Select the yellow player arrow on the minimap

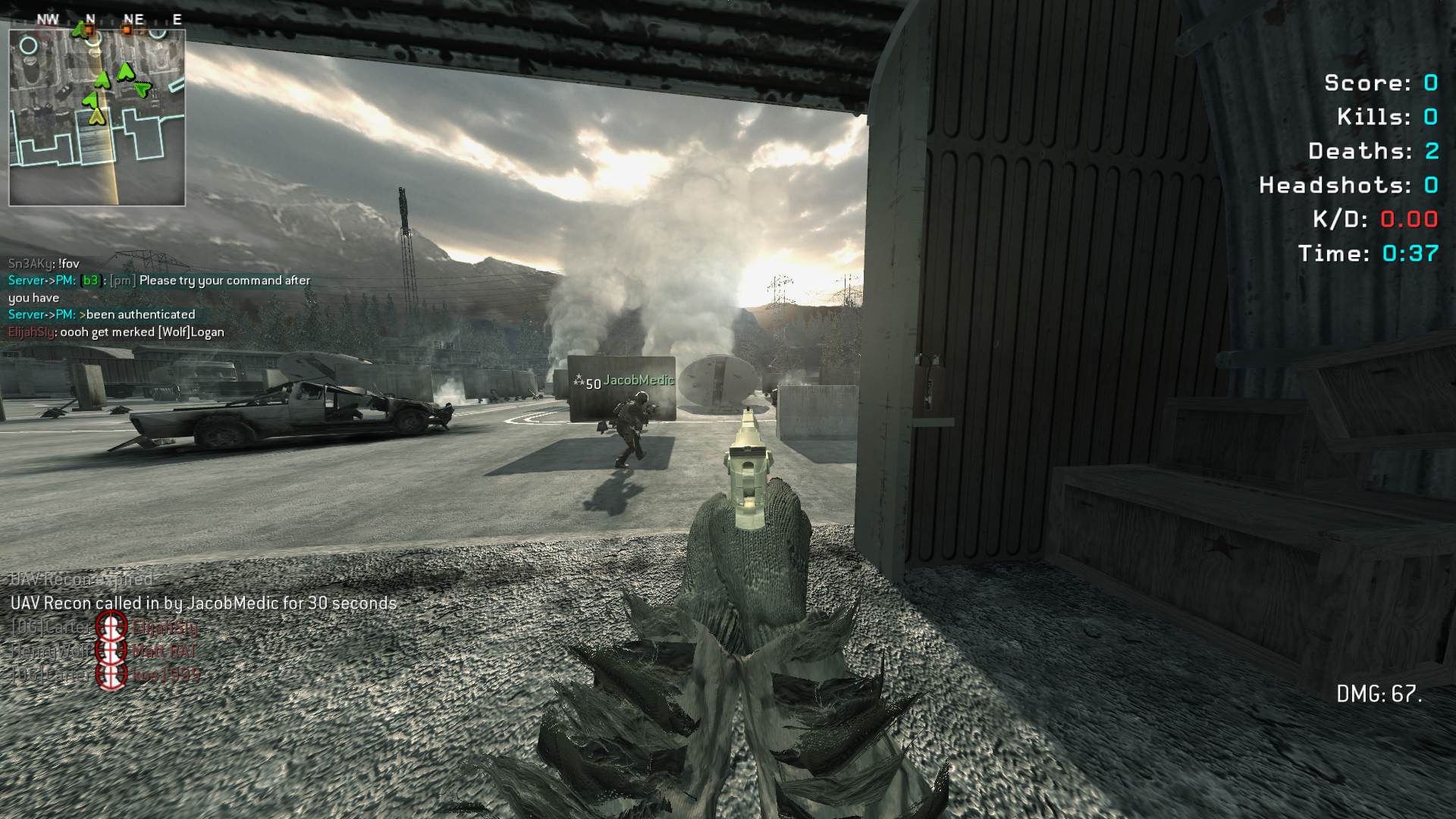96,115
